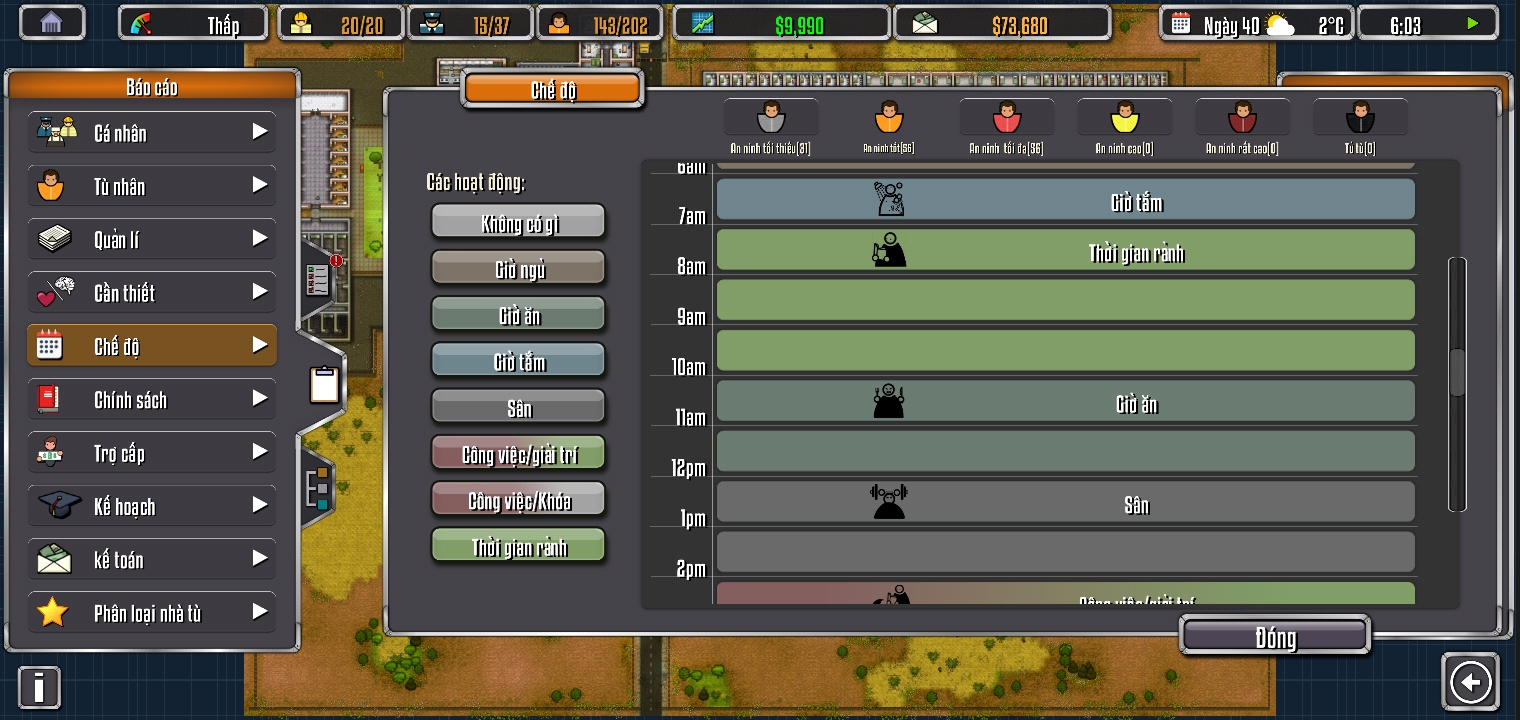Switch to the black Tử tù prisoner tab
The height and width of the screenshot is (720, 1520).
tap(1360, 118)
